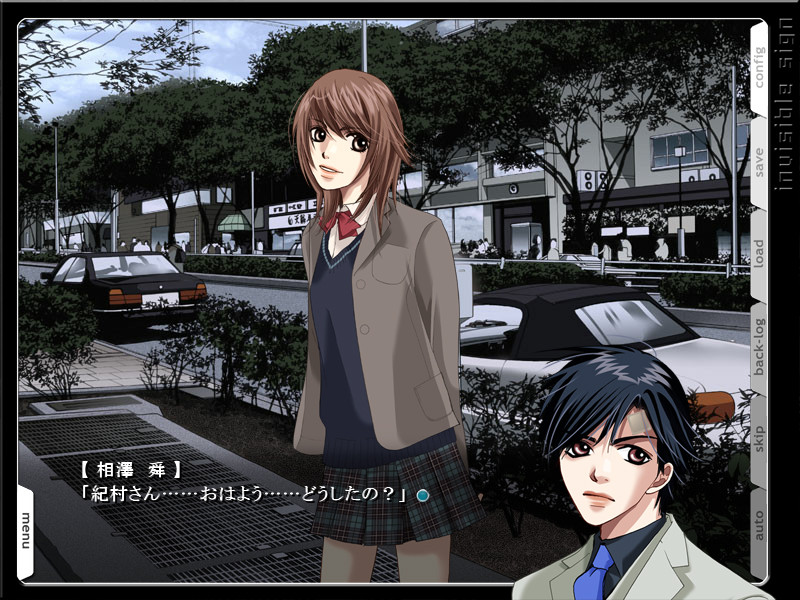Open the config tab
This screenshot has height=600, width=800.
click(758, 66)
